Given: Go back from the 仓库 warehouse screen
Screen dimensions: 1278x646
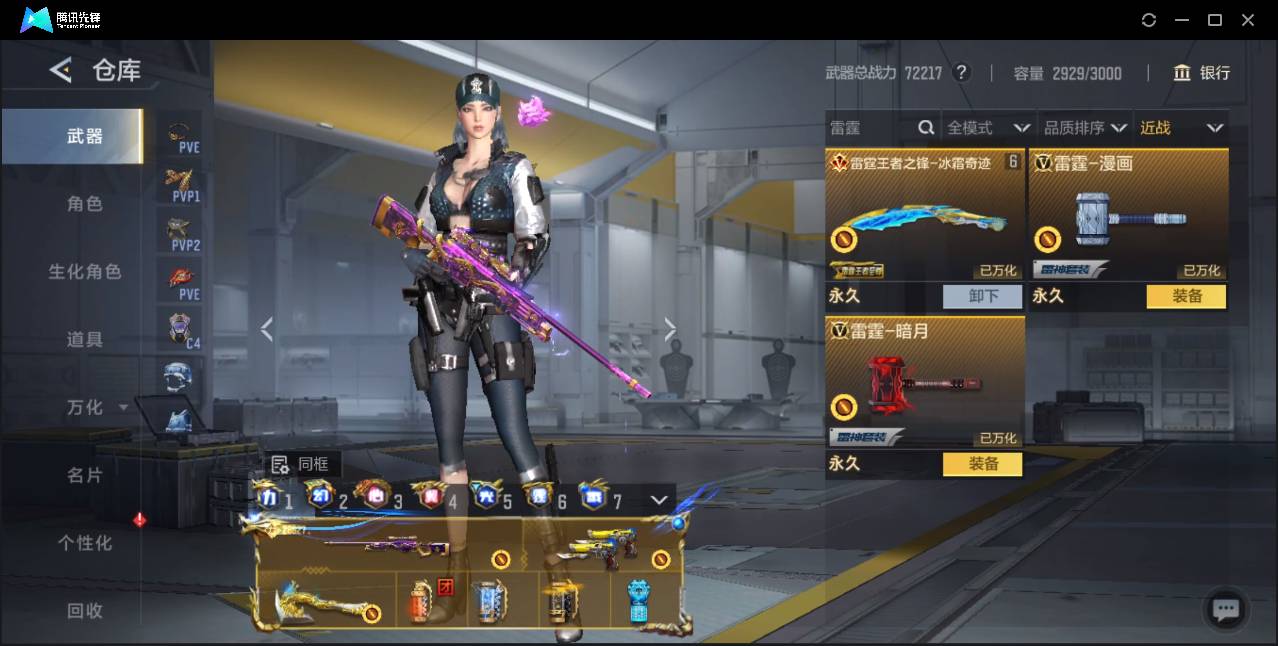Looking at the screenshot, I should pos(61,70).
